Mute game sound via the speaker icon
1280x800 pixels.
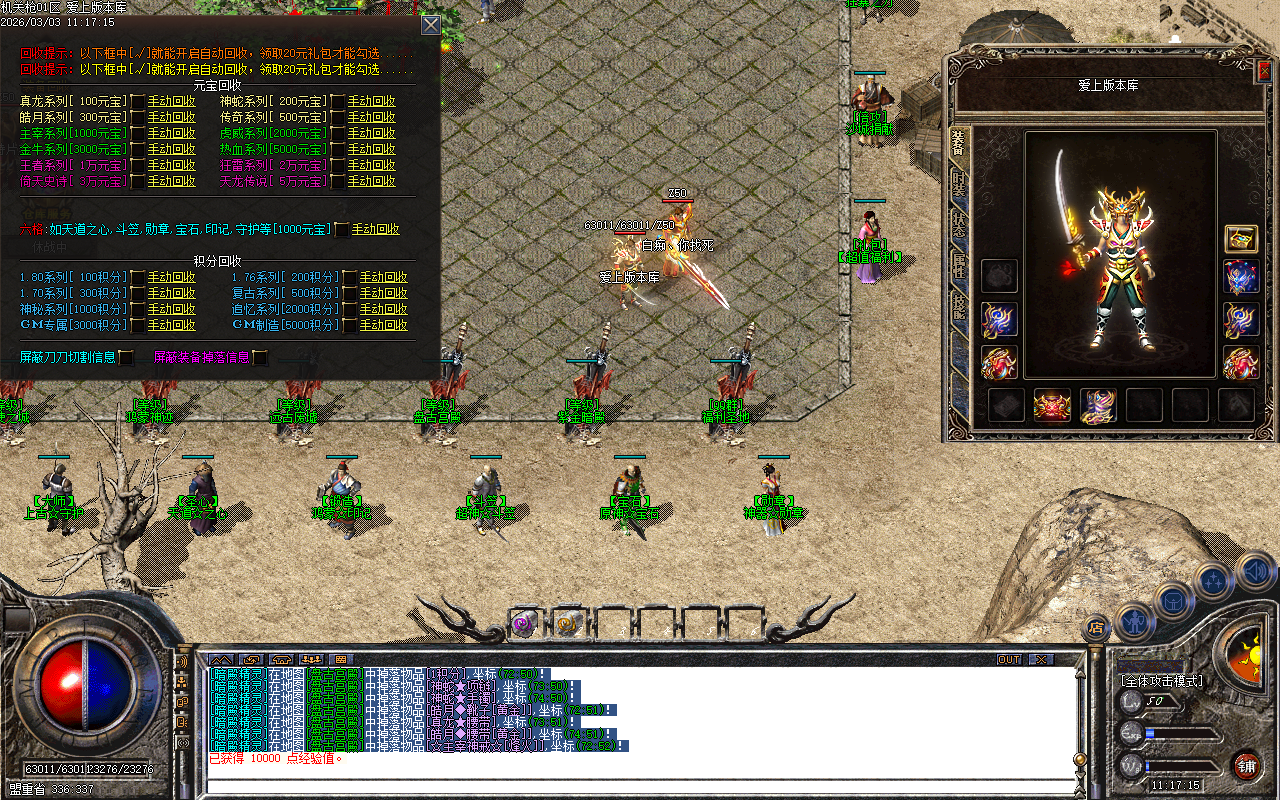click(x=1254, y=571)
